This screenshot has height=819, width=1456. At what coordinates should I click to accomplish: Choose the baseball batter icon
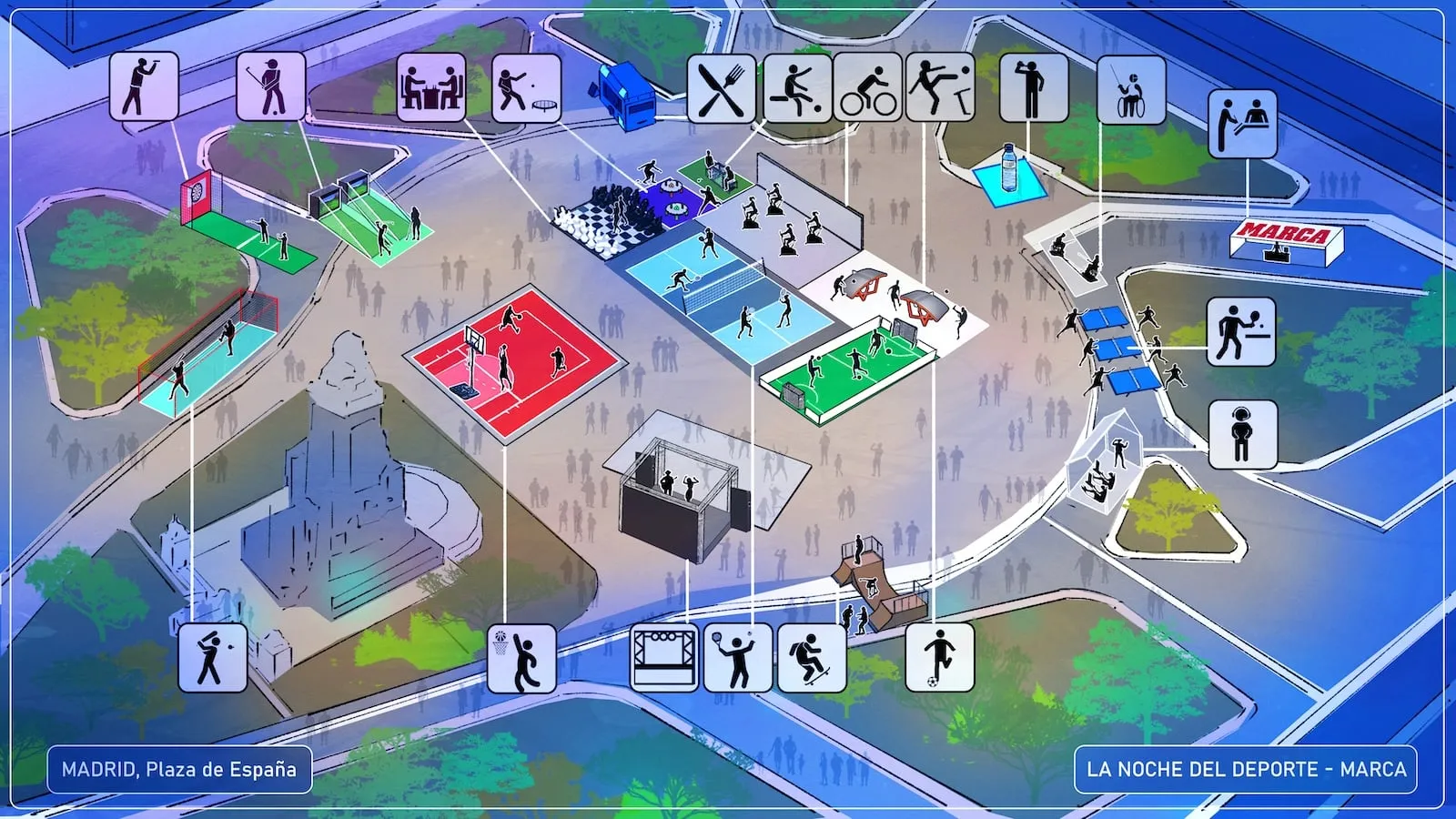212,657
